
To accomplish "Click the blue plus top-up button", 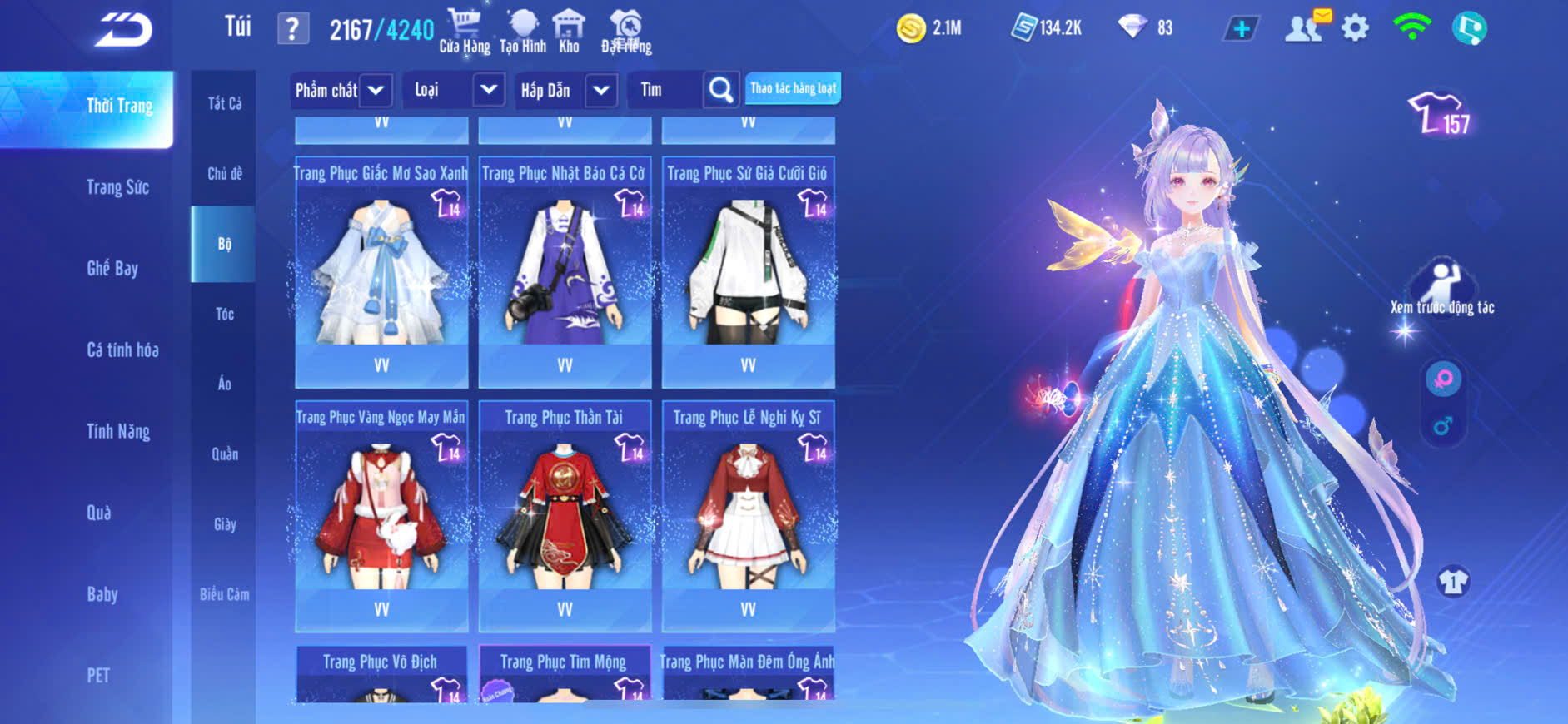I will [x=1241, y=29].
